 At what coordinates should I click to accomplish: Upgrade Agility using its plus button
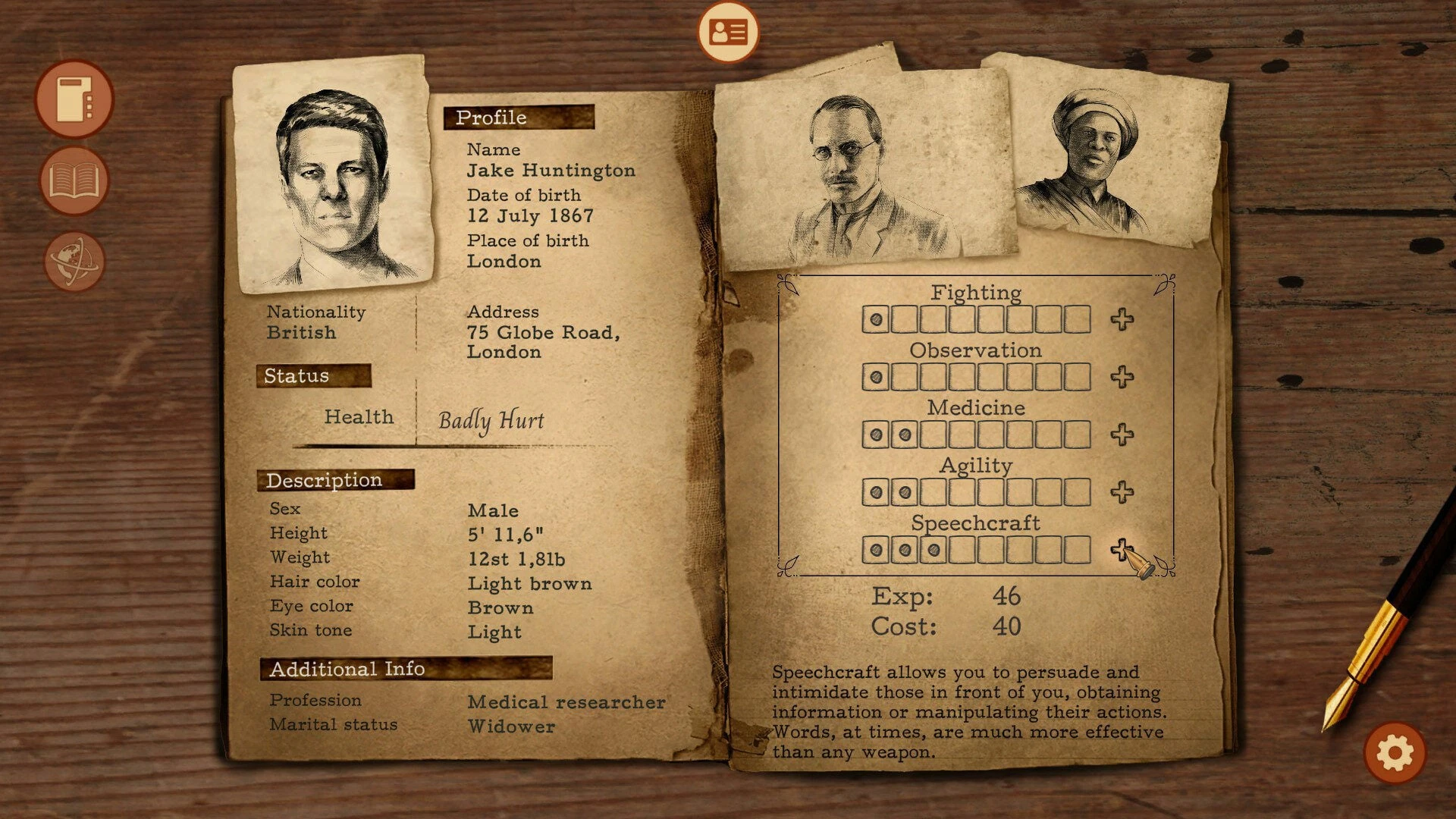coord(1122,492)
